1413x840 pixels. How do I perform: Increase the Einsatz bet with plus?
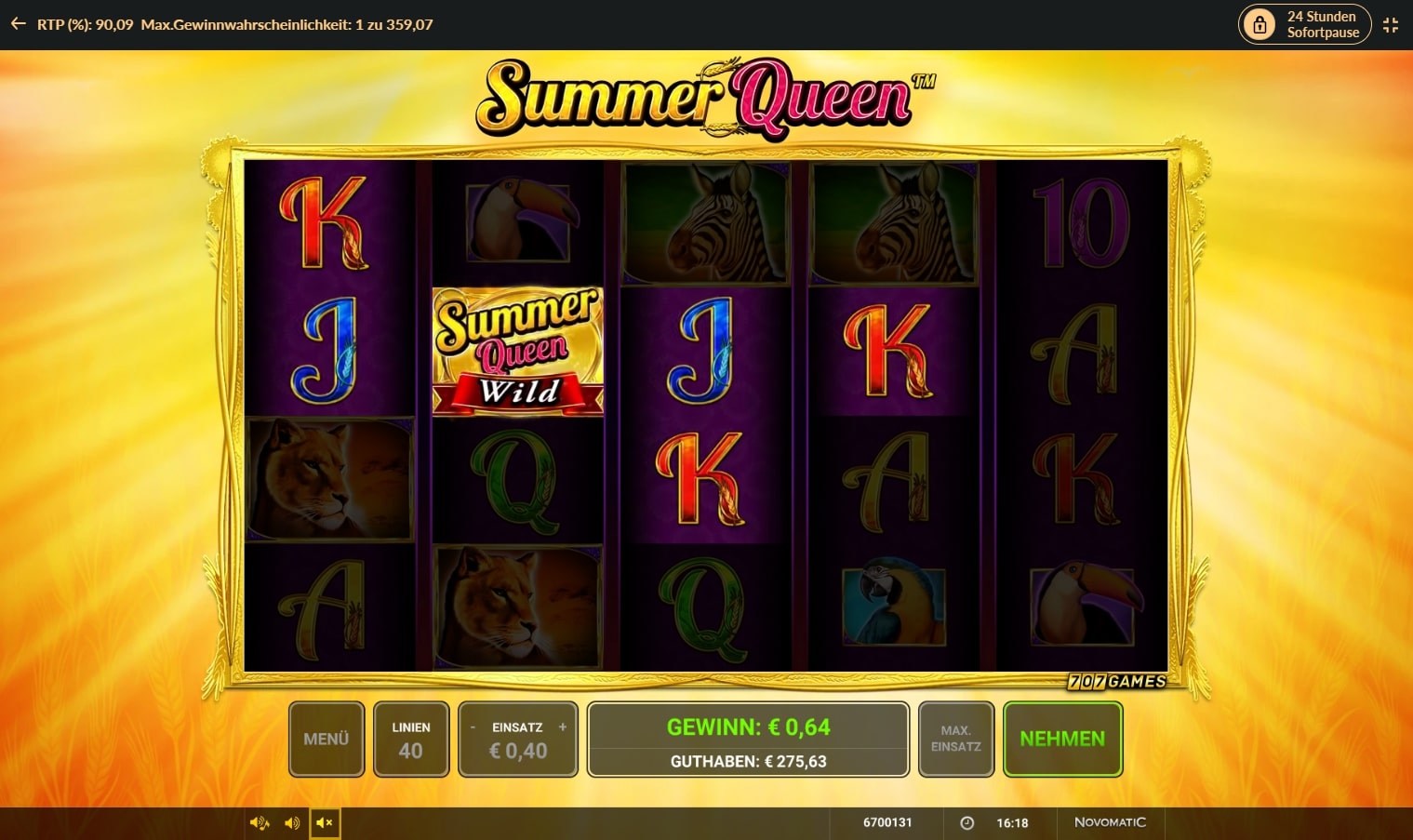[x=562, y=727]
